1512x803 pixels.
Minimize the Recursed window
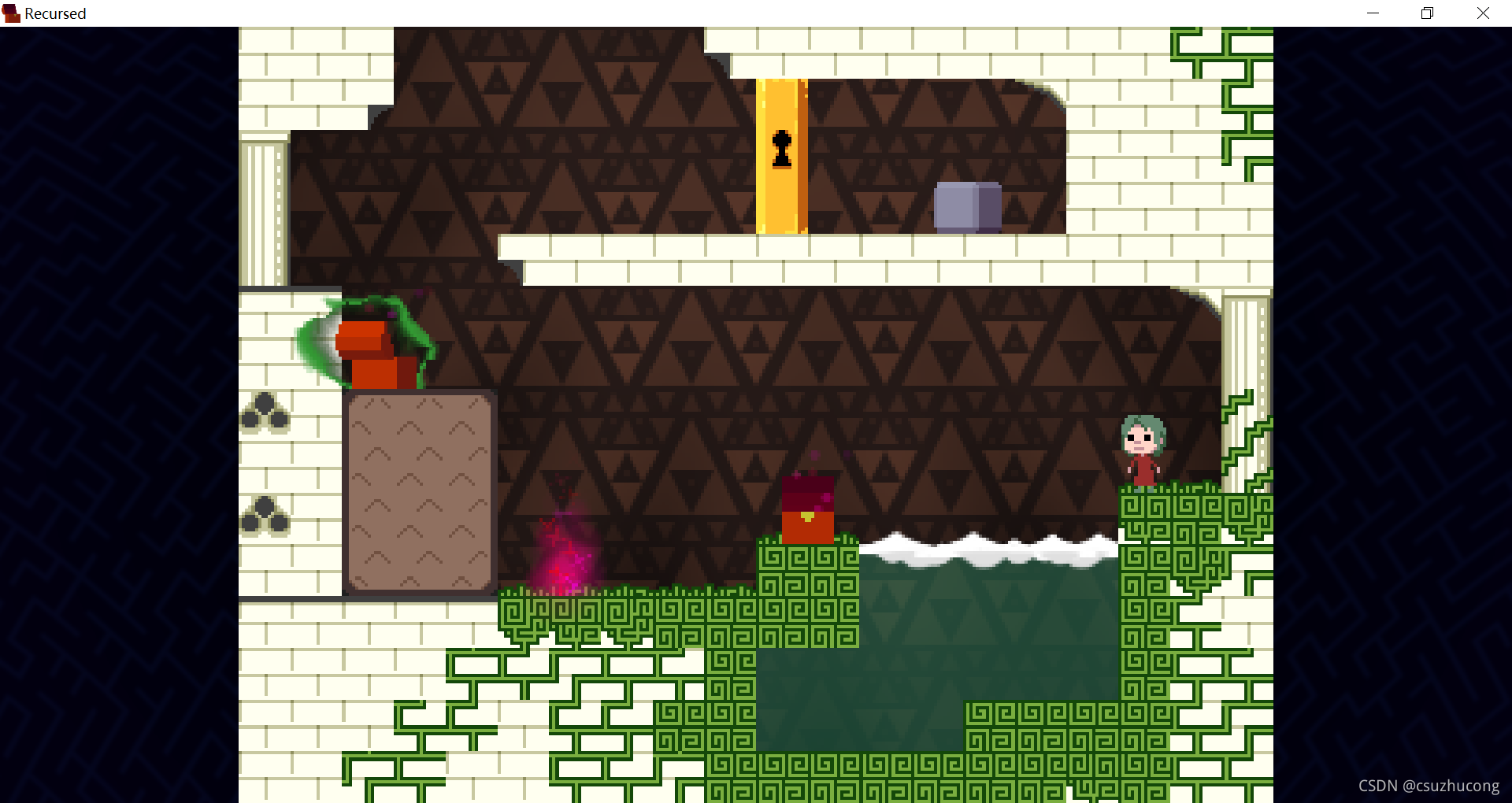pos(1373,13)
